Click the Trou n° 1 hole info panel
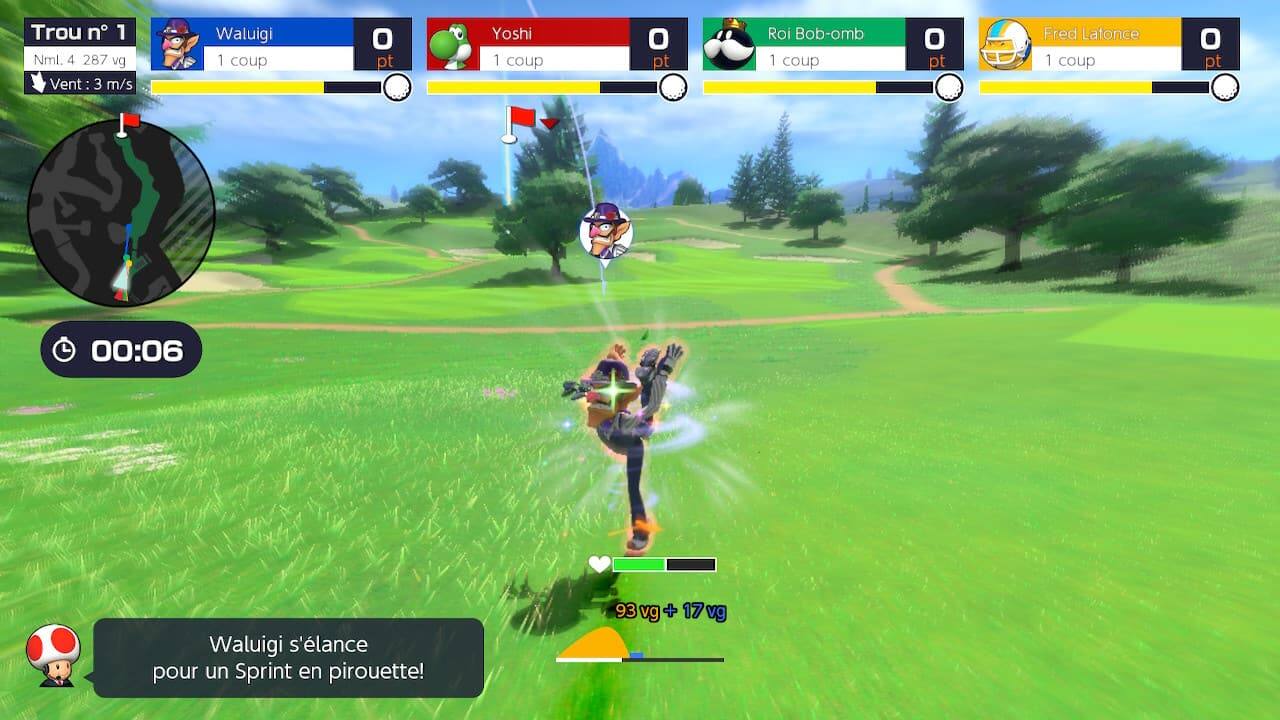 [80, 56]
